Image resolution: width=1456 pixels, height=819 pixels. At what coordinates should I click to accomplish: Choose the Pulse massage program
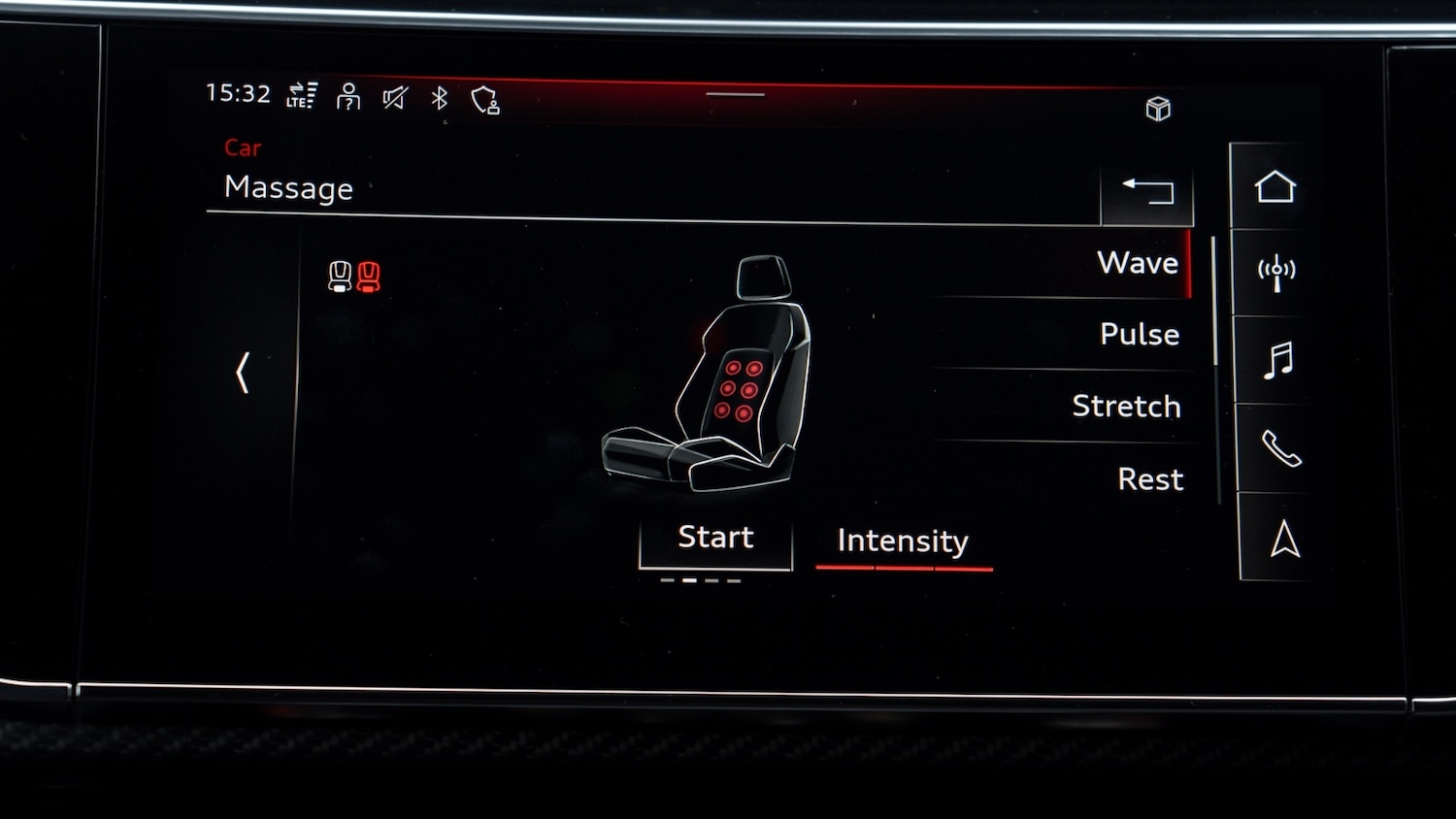[1139, 335]
